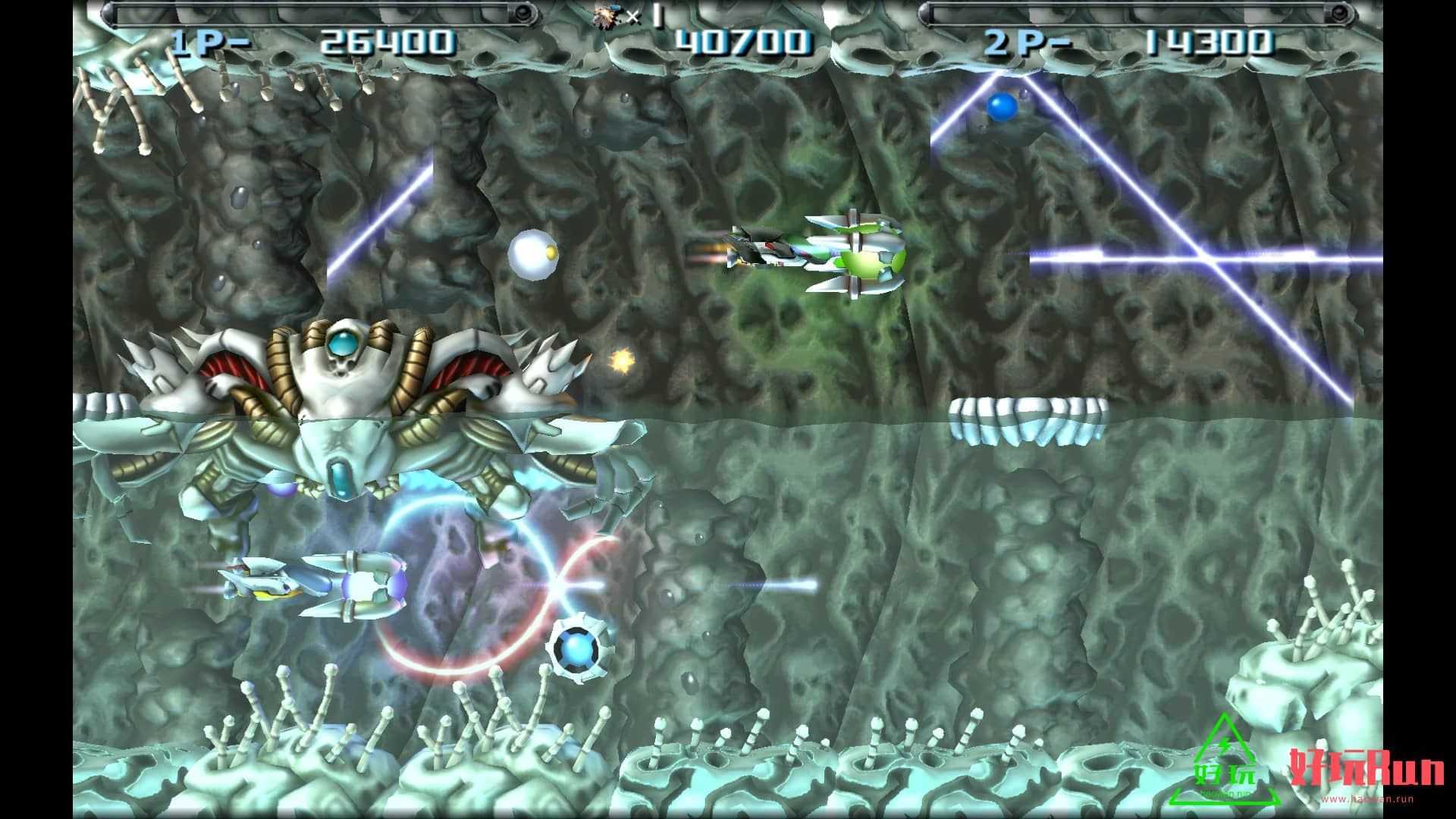Open the red 好玩Run watermark link
The width and height of the screenshot is (1456, 819).
(x=1367, y=769)
